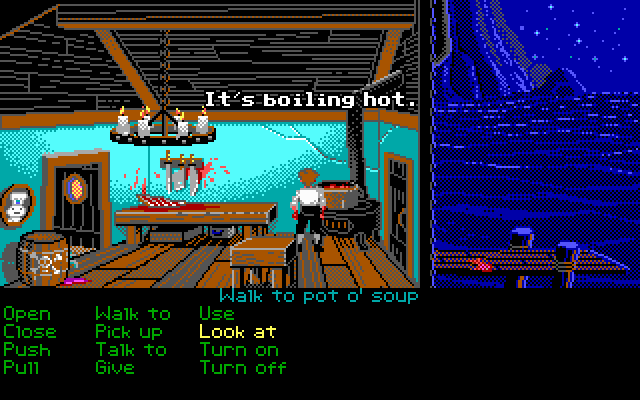
Task: Select the Pull verb
Action: point(21,368)
